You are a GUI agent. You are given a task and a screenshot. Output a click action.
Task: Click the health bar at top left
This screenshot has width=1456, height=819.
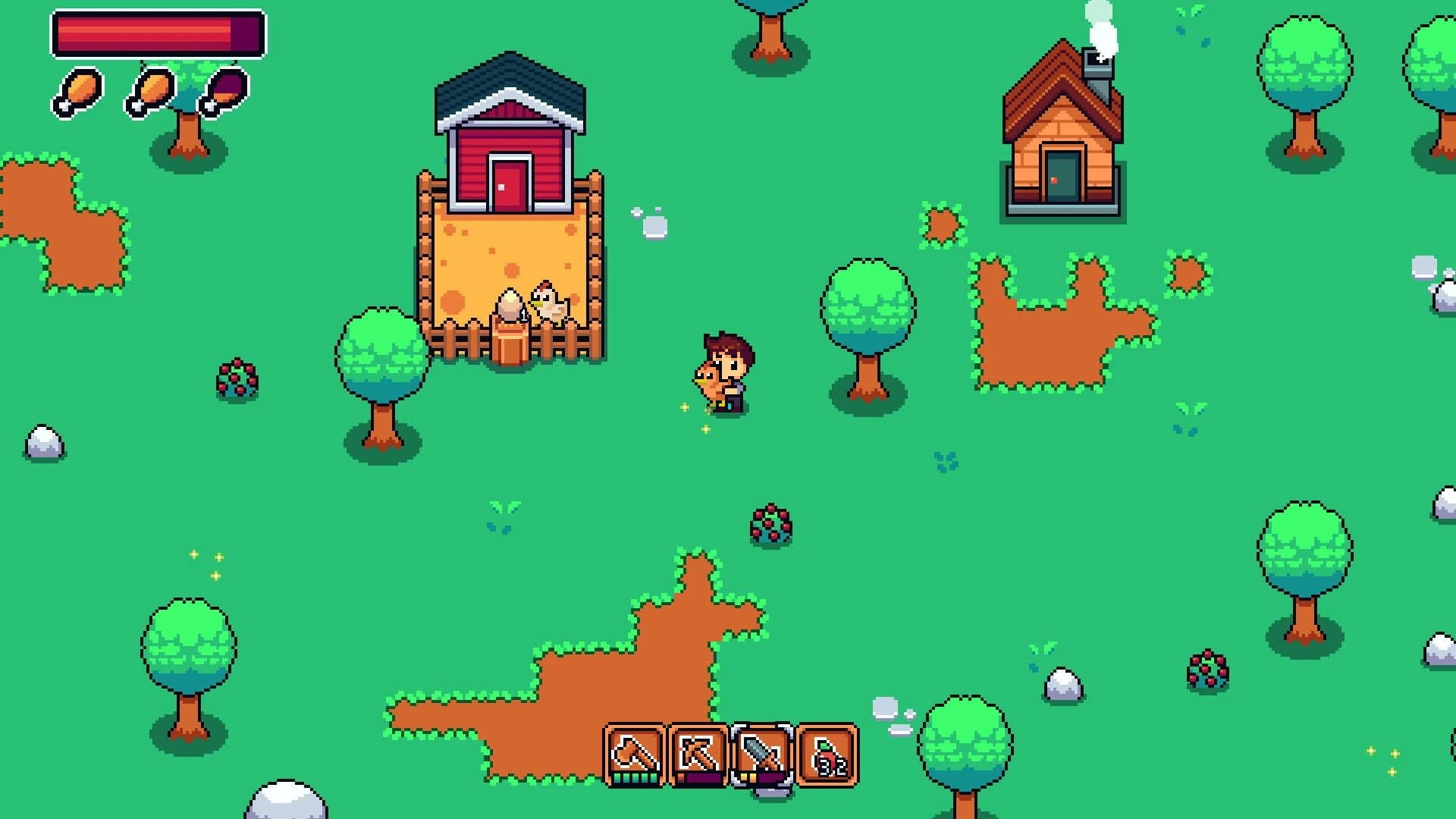[x=155, y=33]
